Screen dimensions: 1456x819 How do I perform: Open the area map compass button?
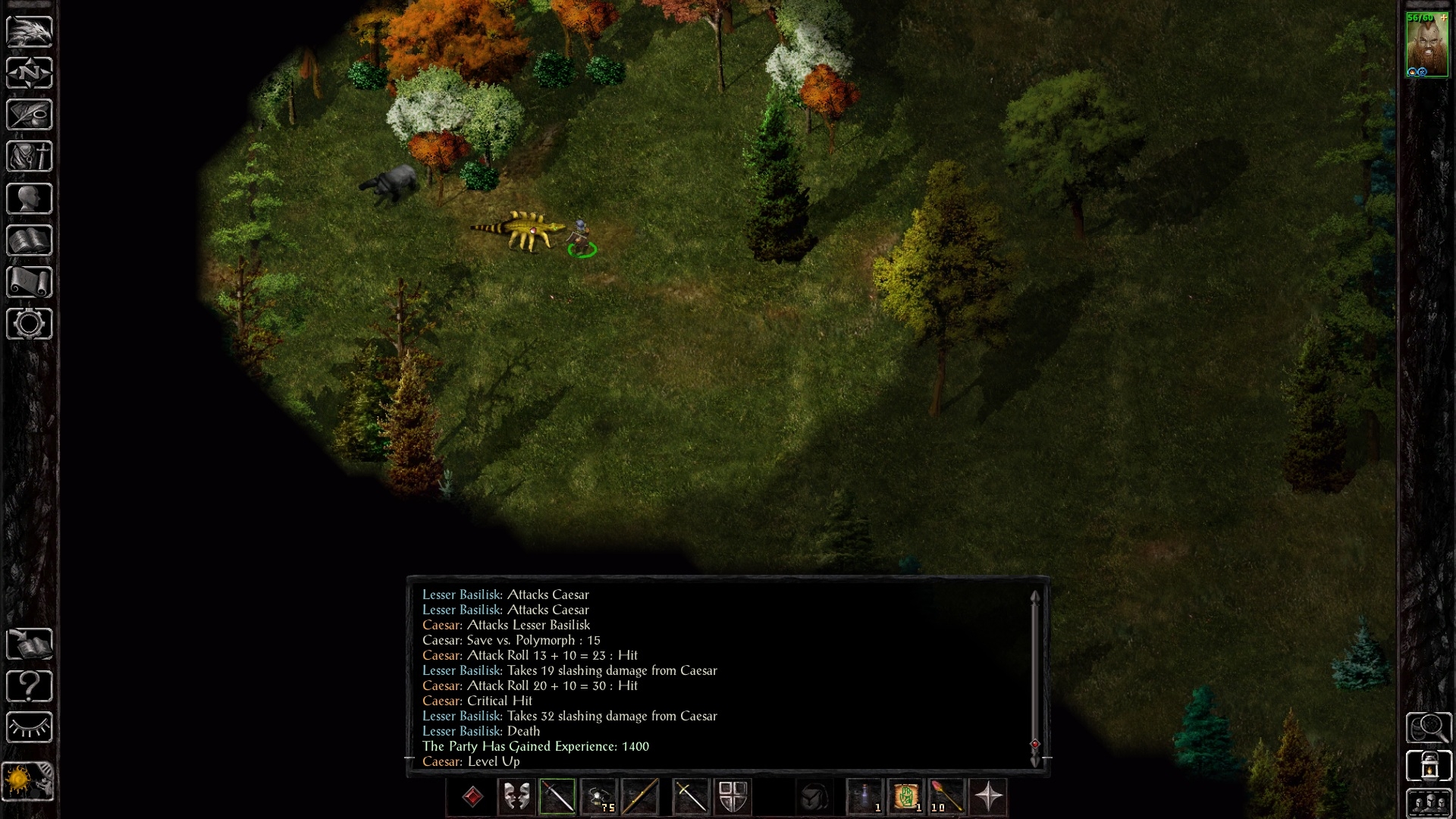[x=30, y=73]
